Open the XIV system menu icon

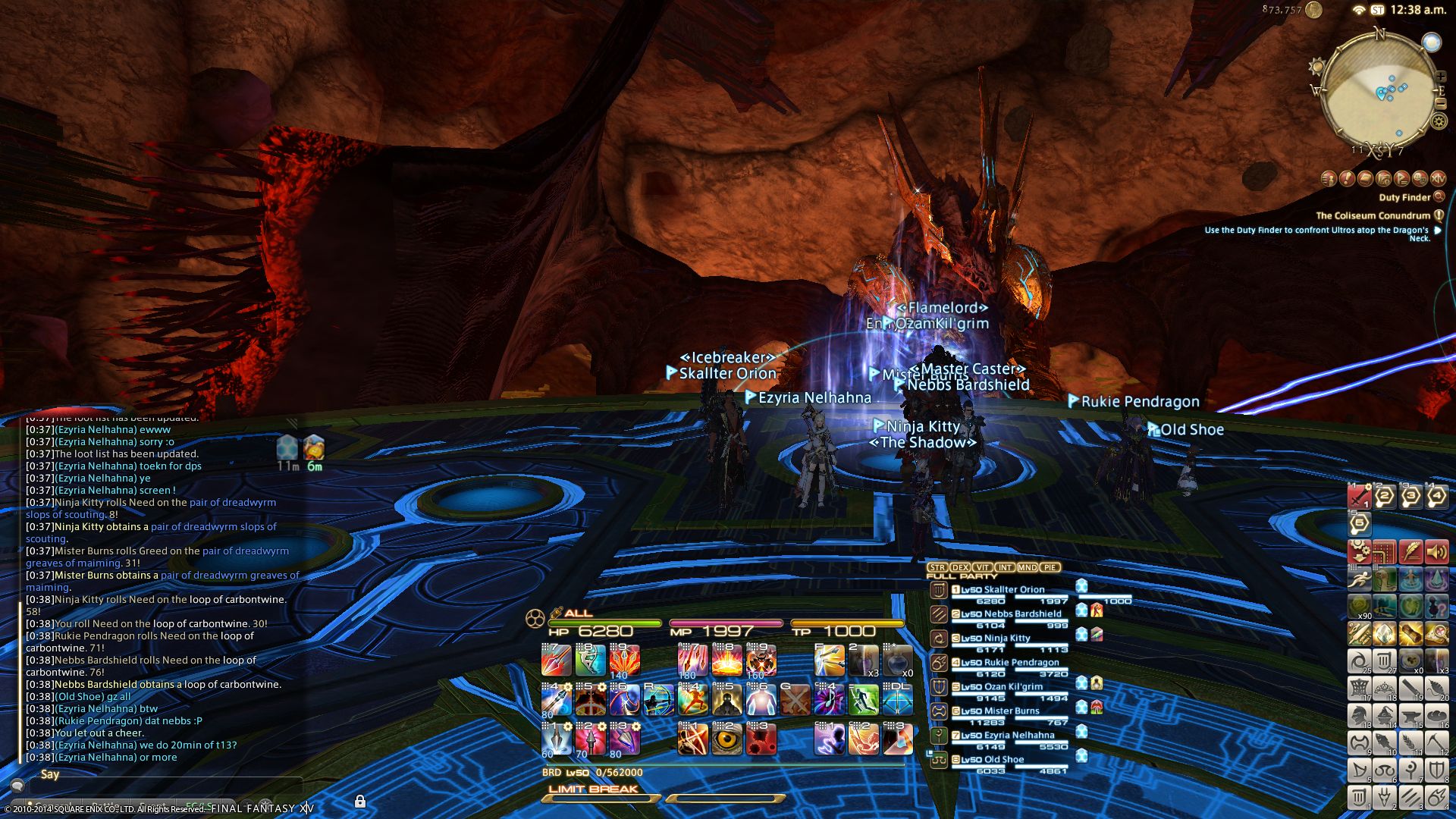[x=306, y=808]
